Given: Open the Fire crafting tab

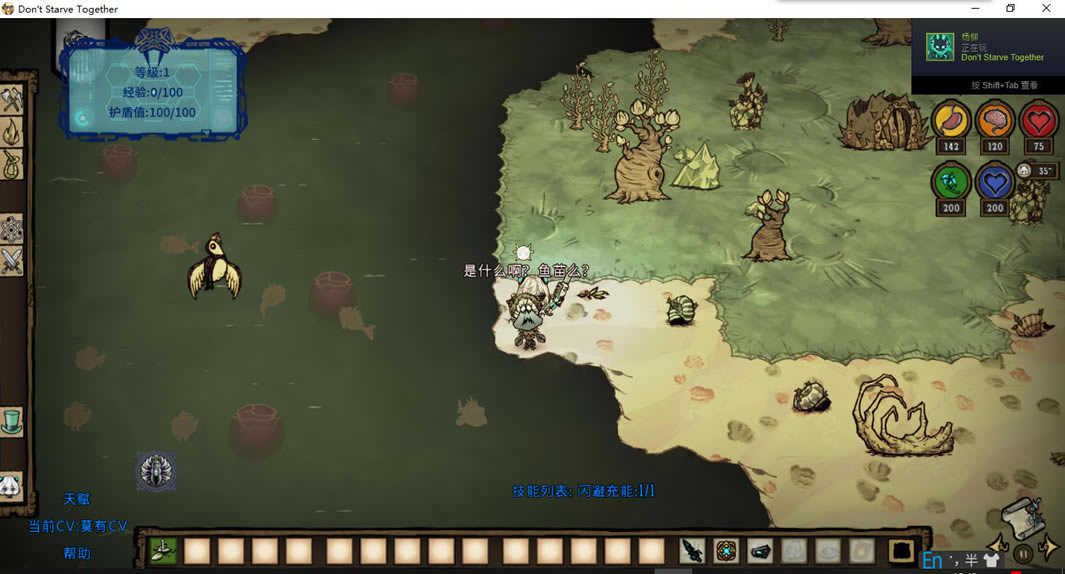Looking at the screenshot, I should point(12,132).
